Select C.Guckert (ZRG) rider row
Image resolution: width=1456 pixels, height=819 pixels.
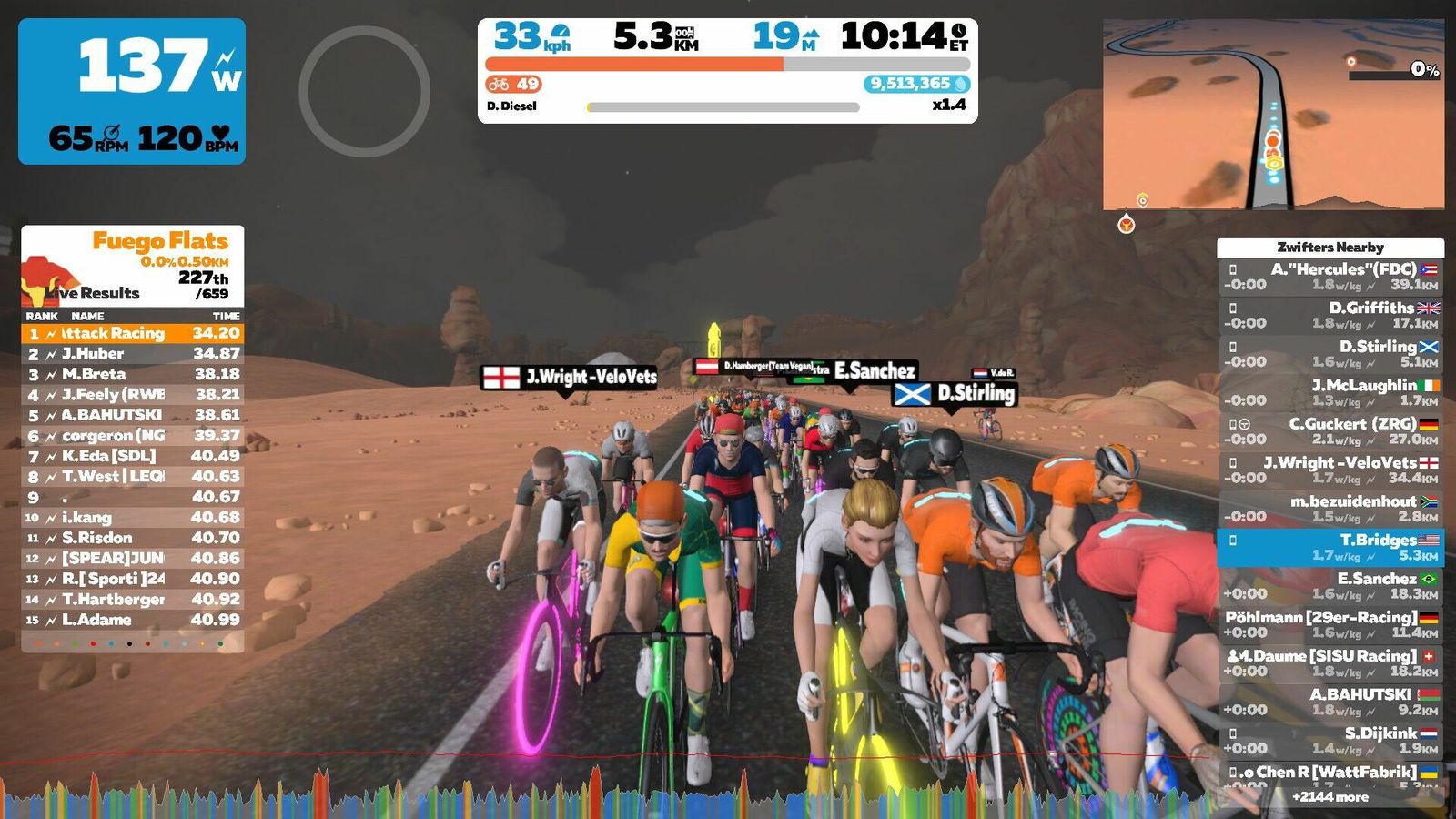coord(1330,431)
